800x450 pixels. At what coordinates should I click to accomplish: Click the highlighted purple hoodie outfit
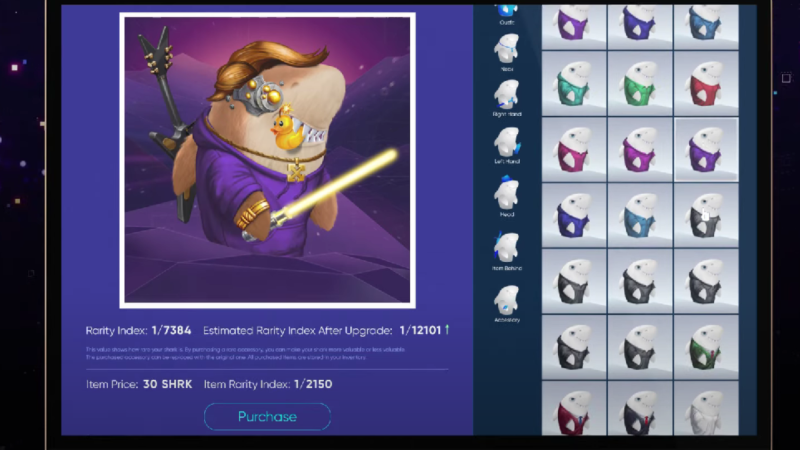coord(706,150)
